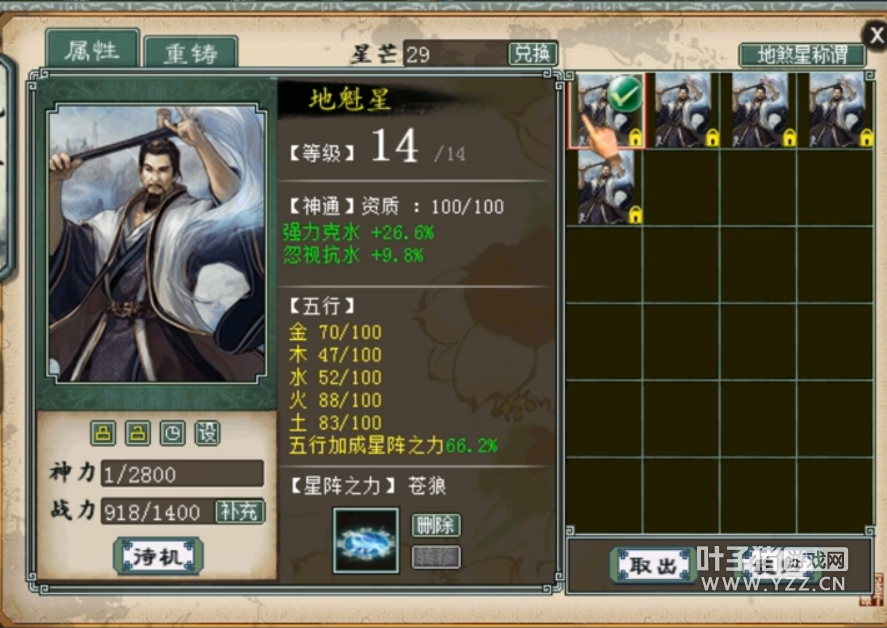
Task: Select the hero card in the second row
Action: click(607, 187)
